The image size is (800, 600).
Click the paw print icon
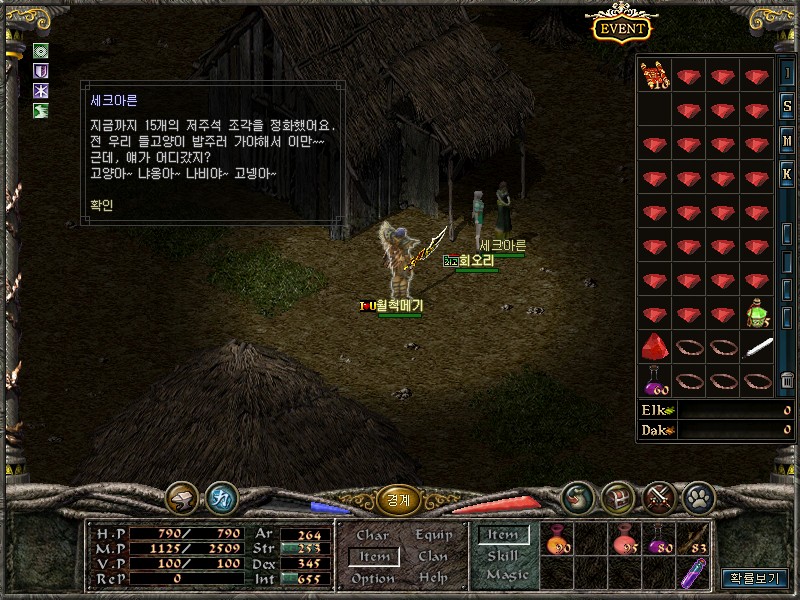tap(697, 496)
